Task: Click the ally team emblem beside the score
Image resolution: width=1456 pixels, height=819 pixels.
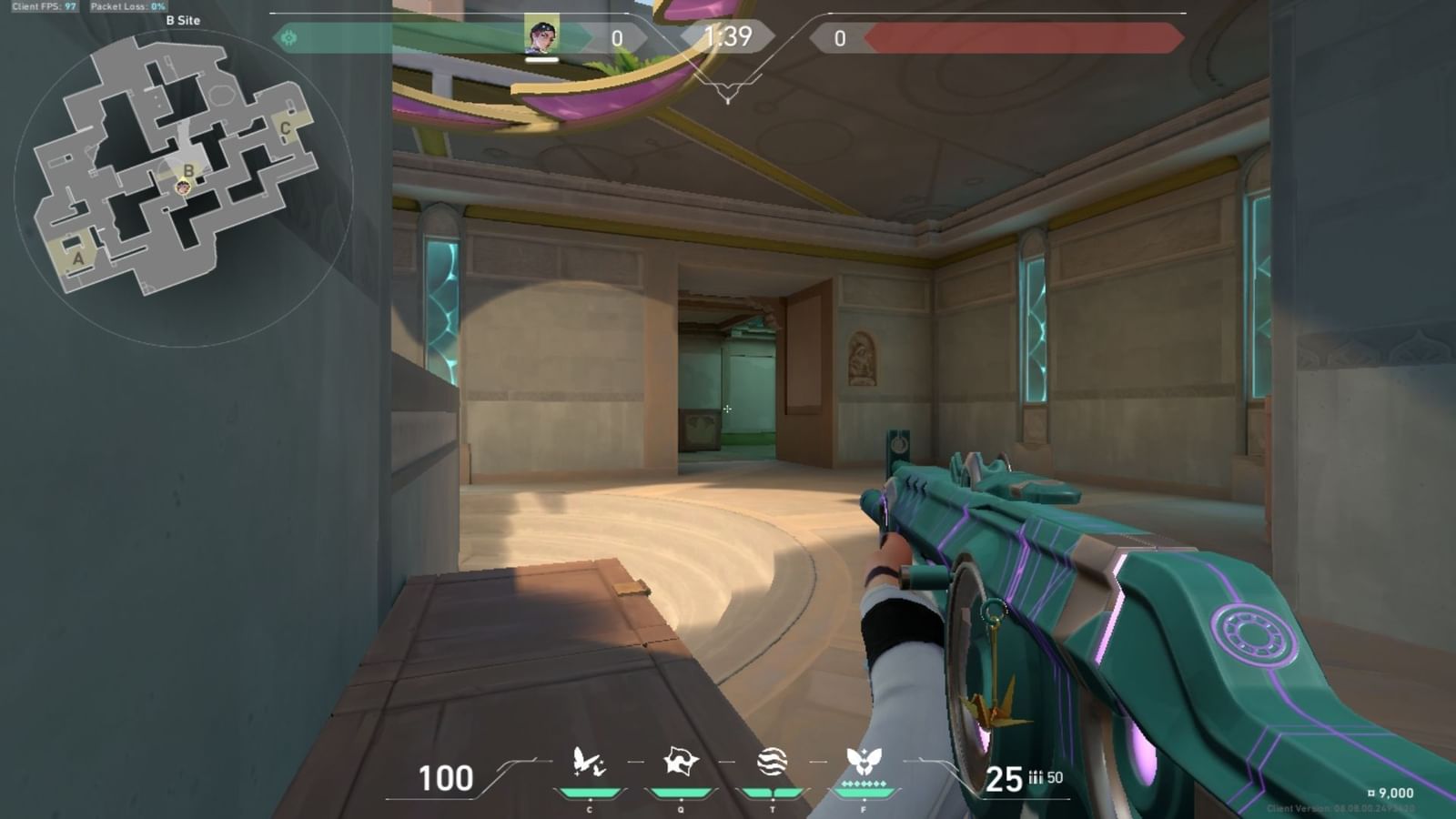Action: tap(289, 36)
